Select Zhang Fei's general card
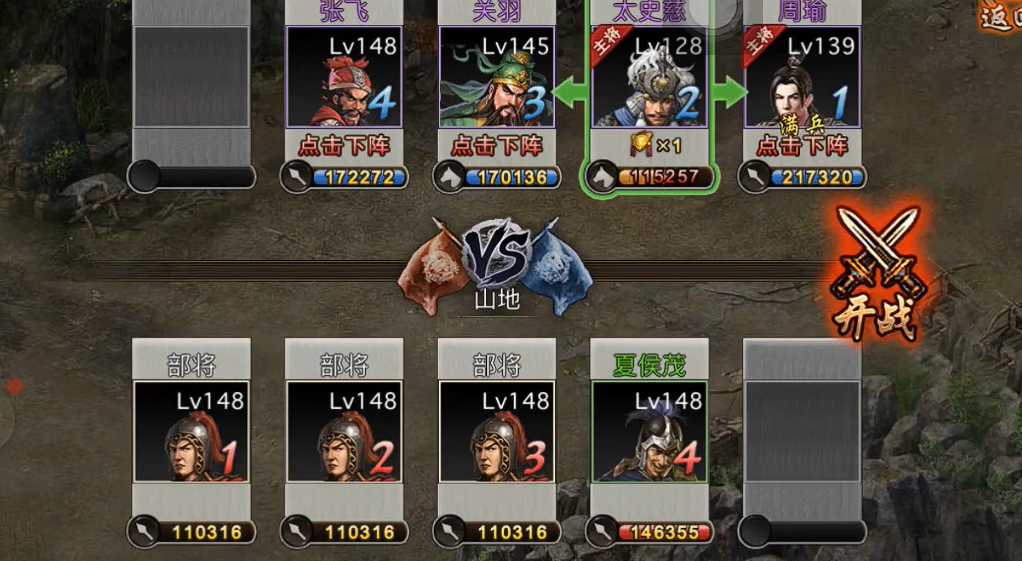1022x561 pixels. [344, 77]
